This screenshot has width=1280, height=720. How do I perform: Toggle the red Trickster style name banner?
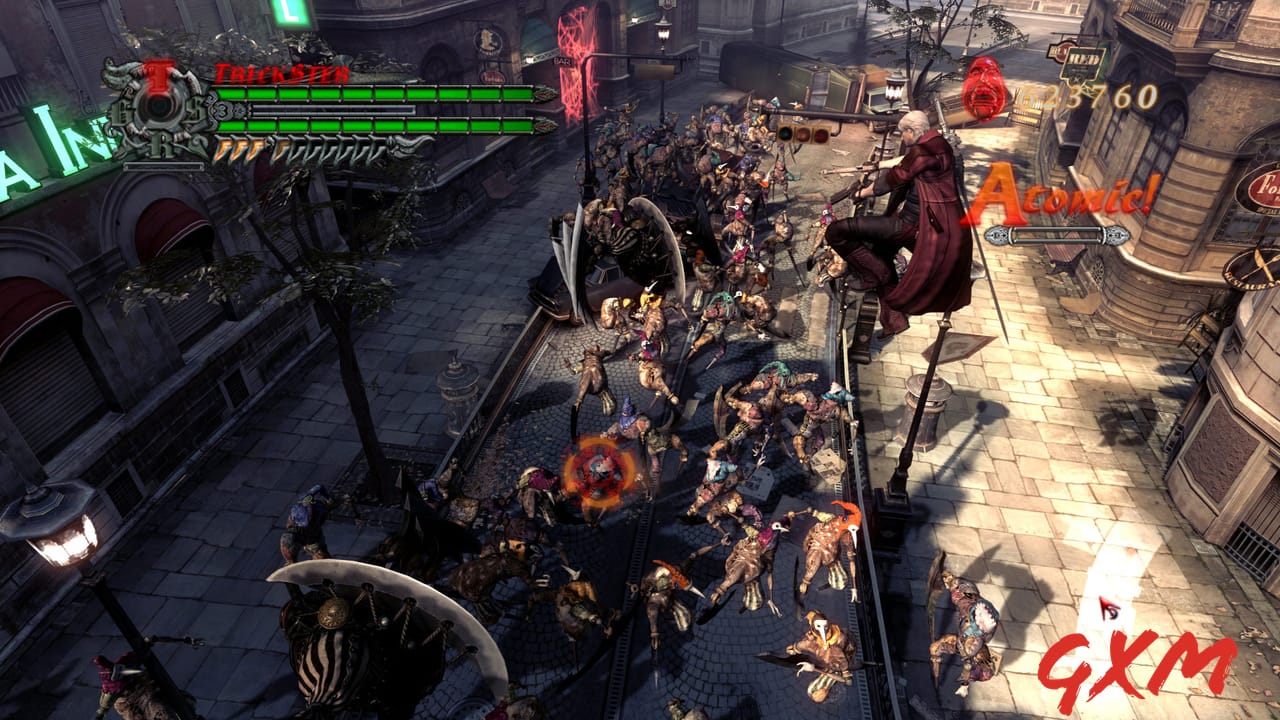point(280,73)
